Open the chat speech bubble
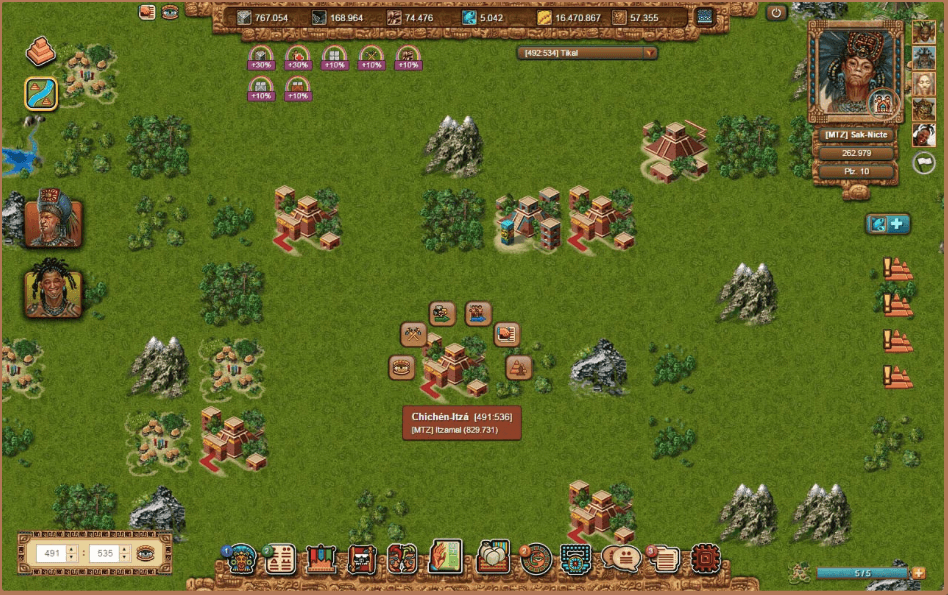The height and width of the screenshot is (595, 948). point(620,558)
